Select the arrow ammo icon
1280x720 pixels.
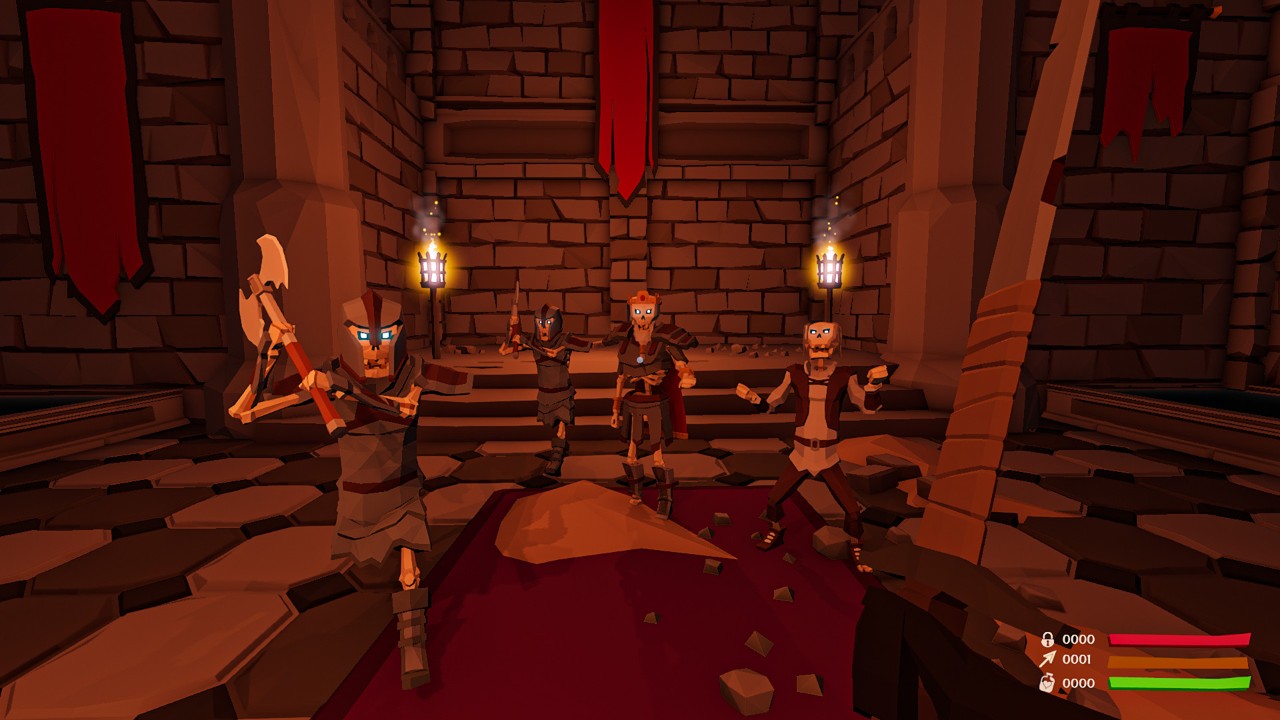(x=1047, y=660)
